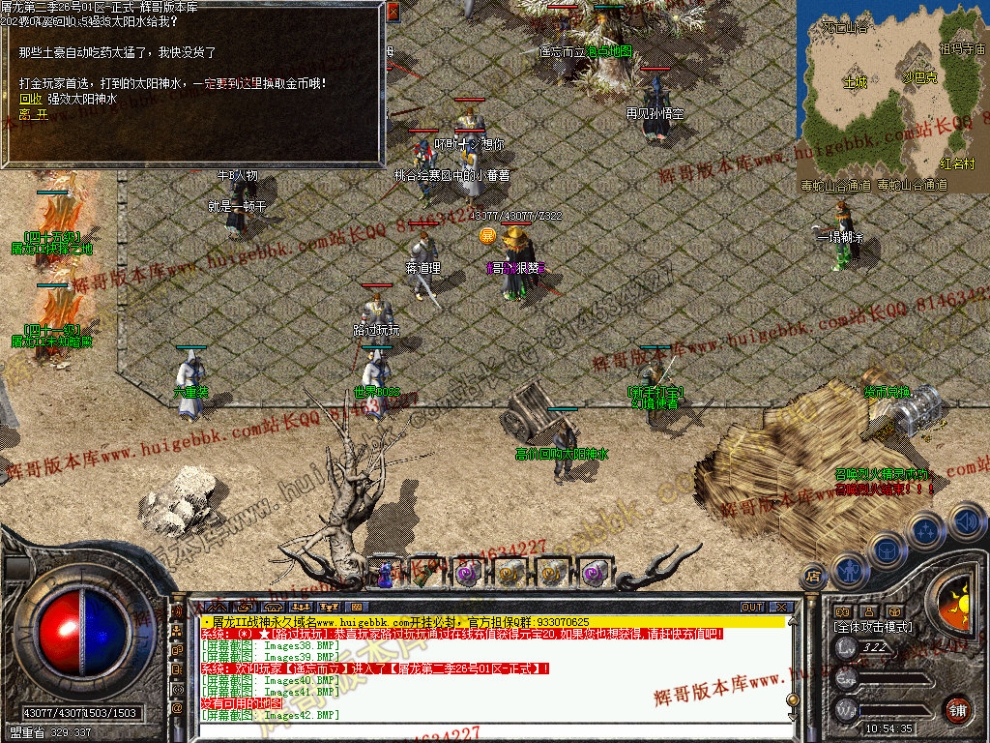
Task: Open the bag inventory button
Action: click(887, 549)
